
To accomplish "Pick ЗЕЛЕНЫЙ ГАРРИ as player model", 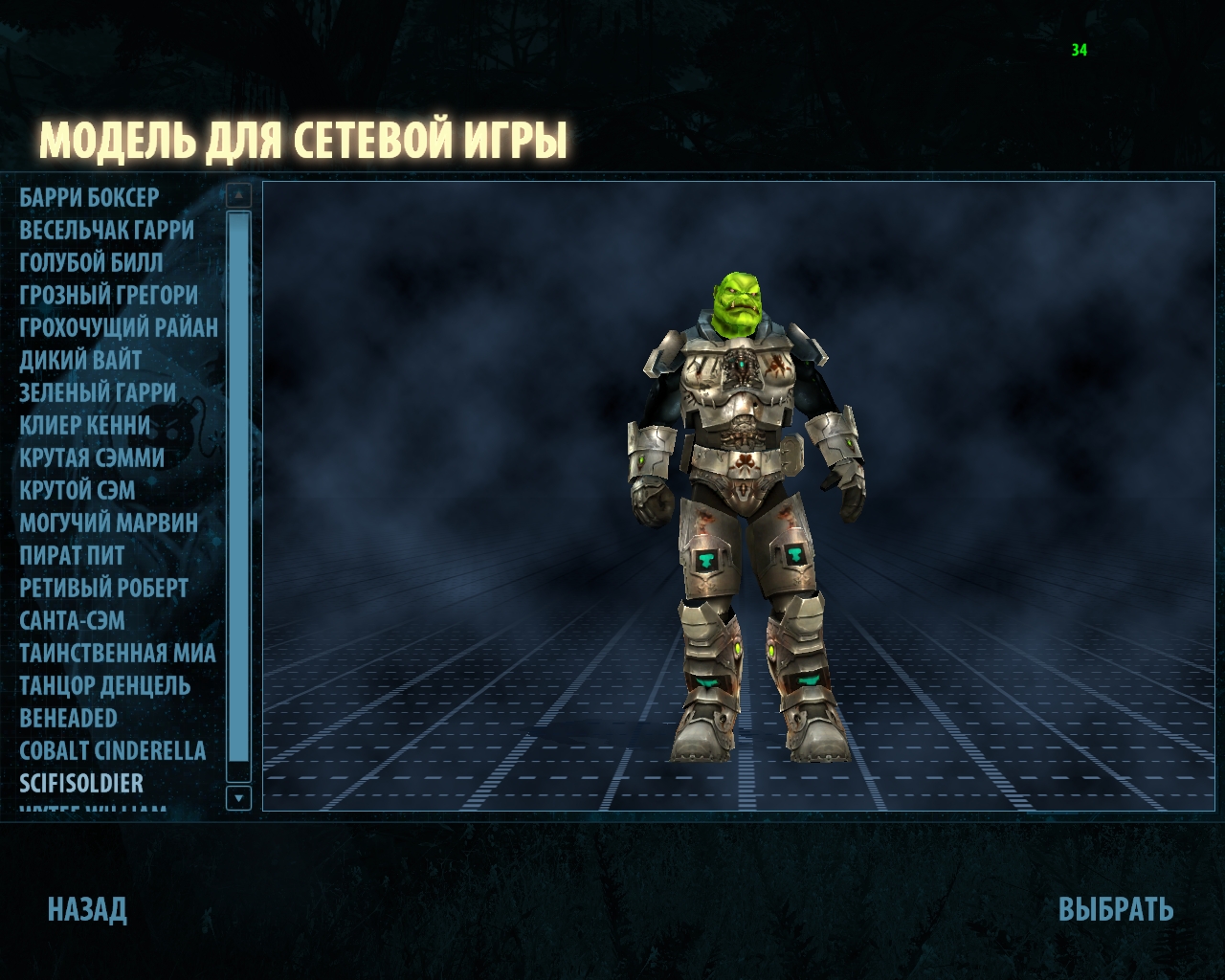I will [98, 393].
